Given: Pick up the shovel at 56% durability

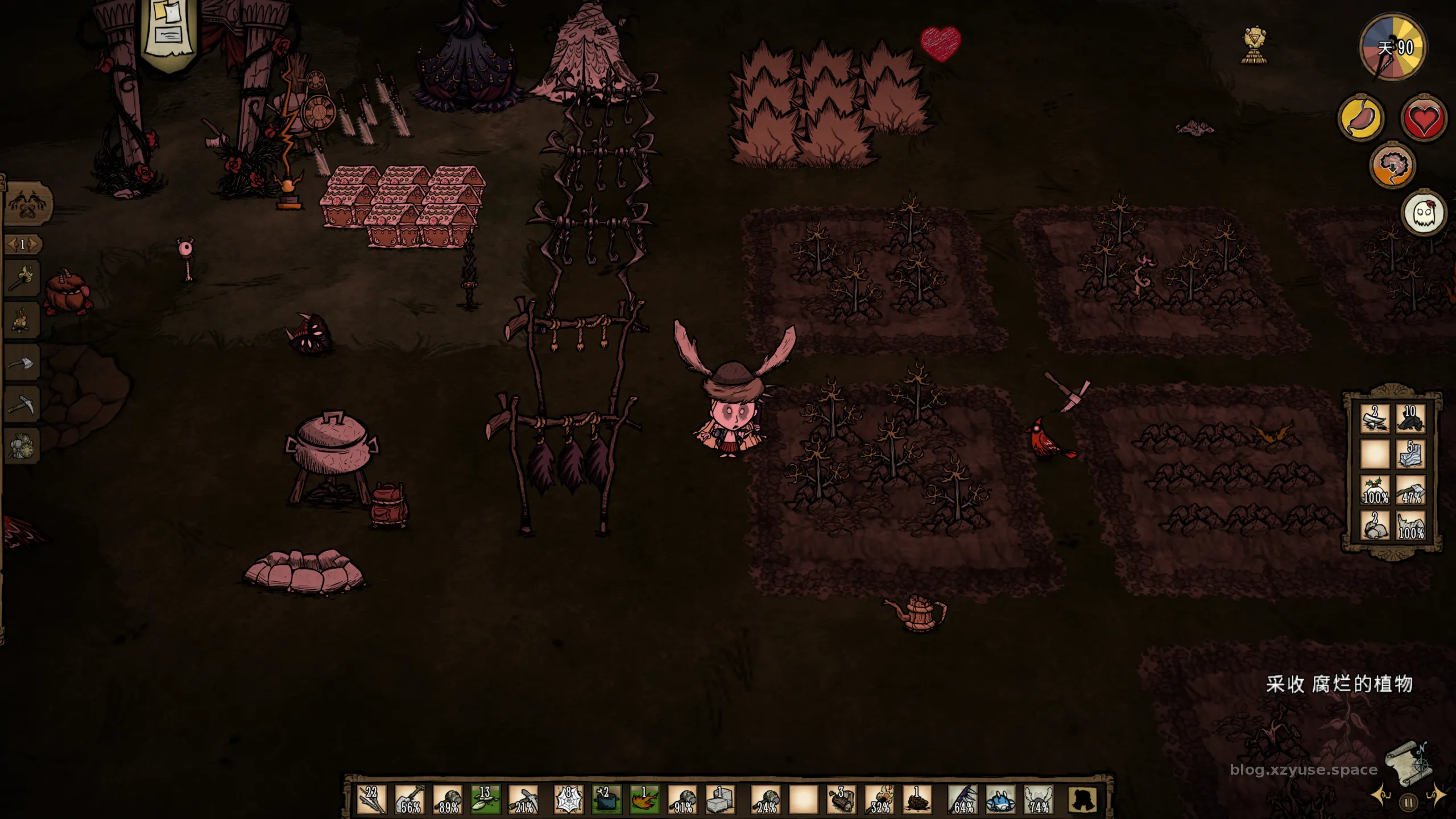Looking at the screenshot, I should (409, 799).
